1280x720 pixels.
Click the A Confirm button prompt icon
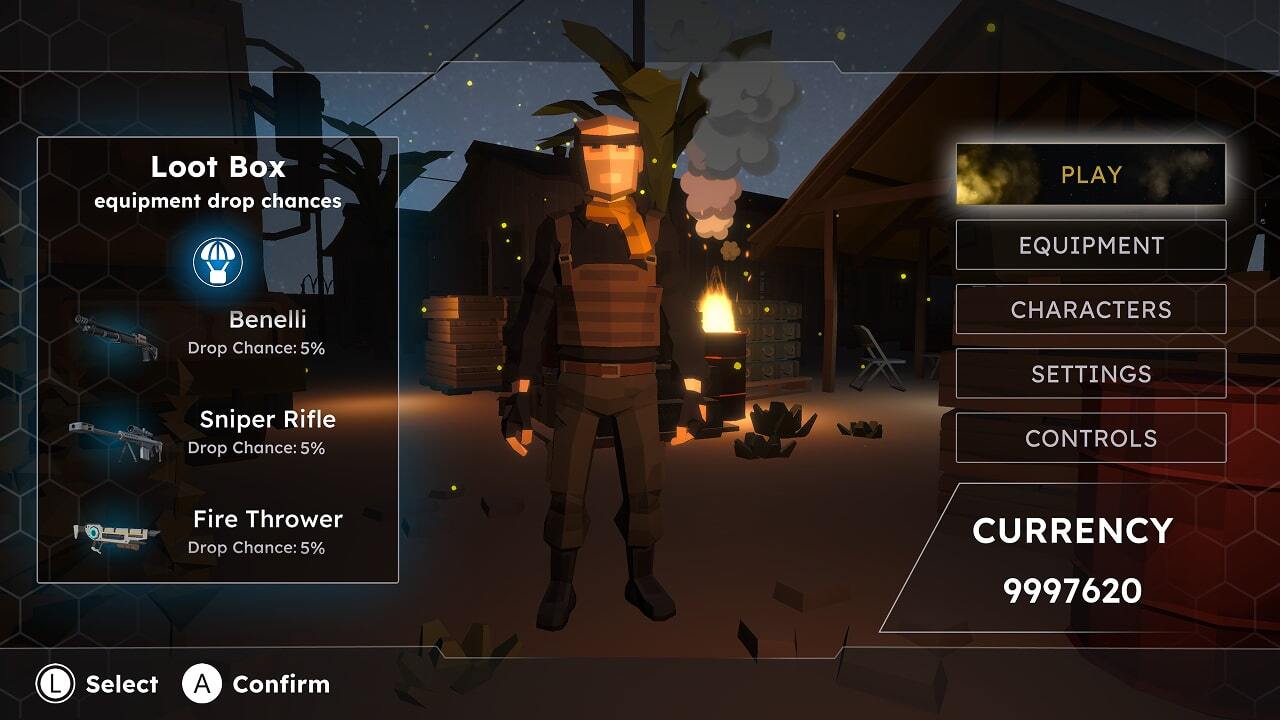click(x=200, y=685)
